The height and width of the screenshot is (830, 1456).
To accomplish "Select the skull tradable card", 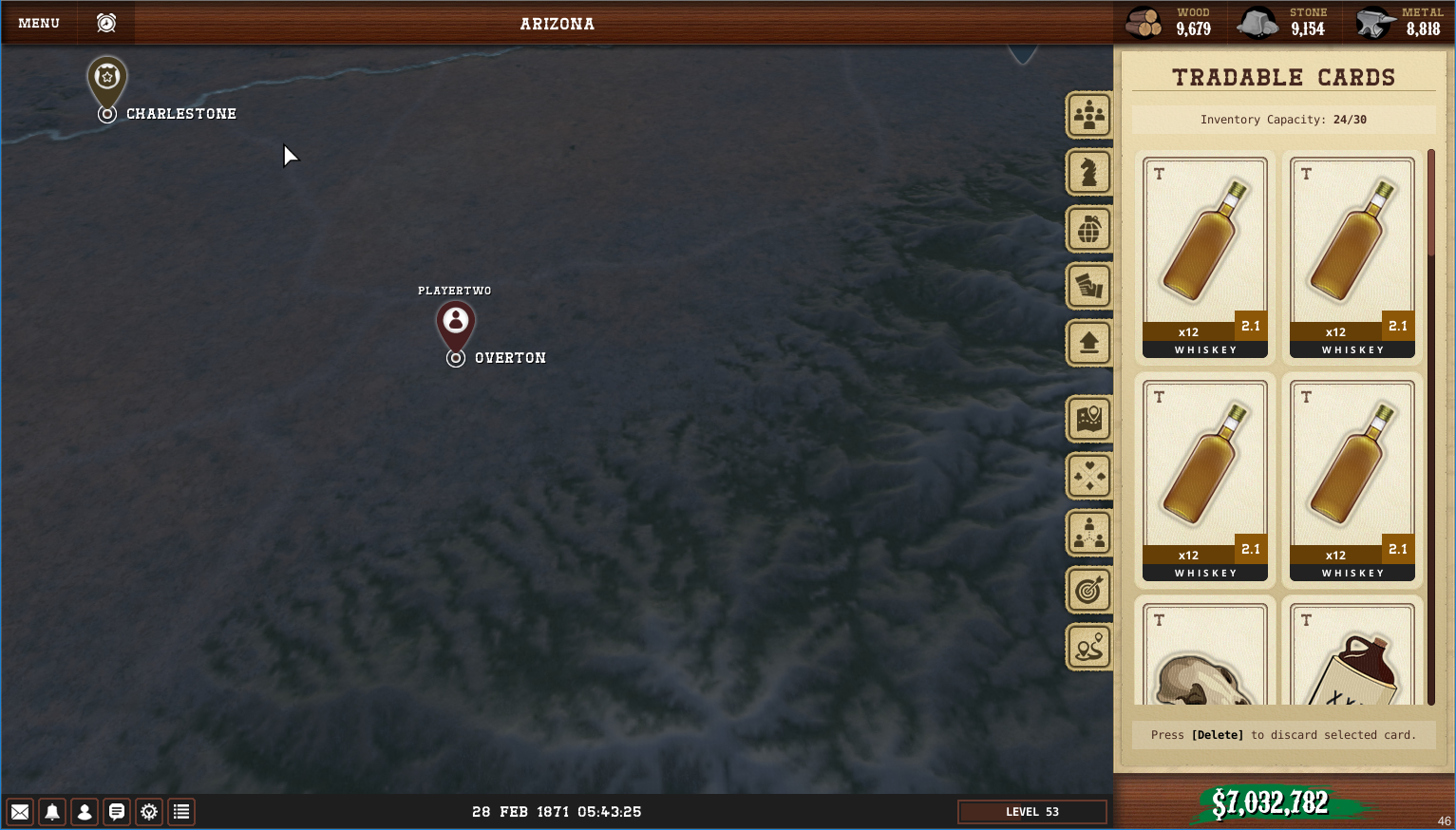I will (1204, 655).
